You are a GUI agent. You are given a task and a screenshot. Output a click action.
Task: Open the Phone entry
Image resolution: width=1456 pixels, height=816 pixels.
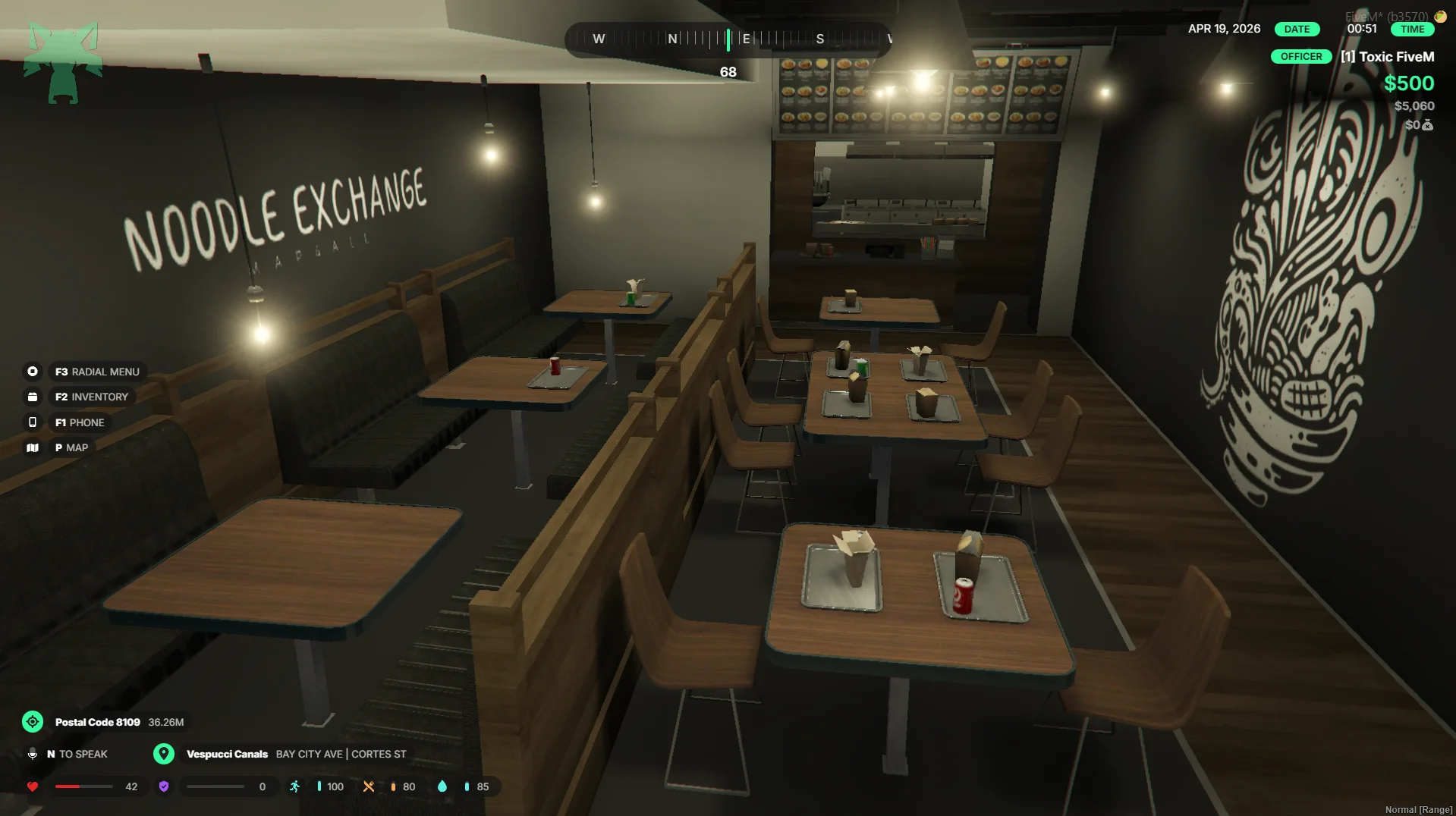[79, 422]
